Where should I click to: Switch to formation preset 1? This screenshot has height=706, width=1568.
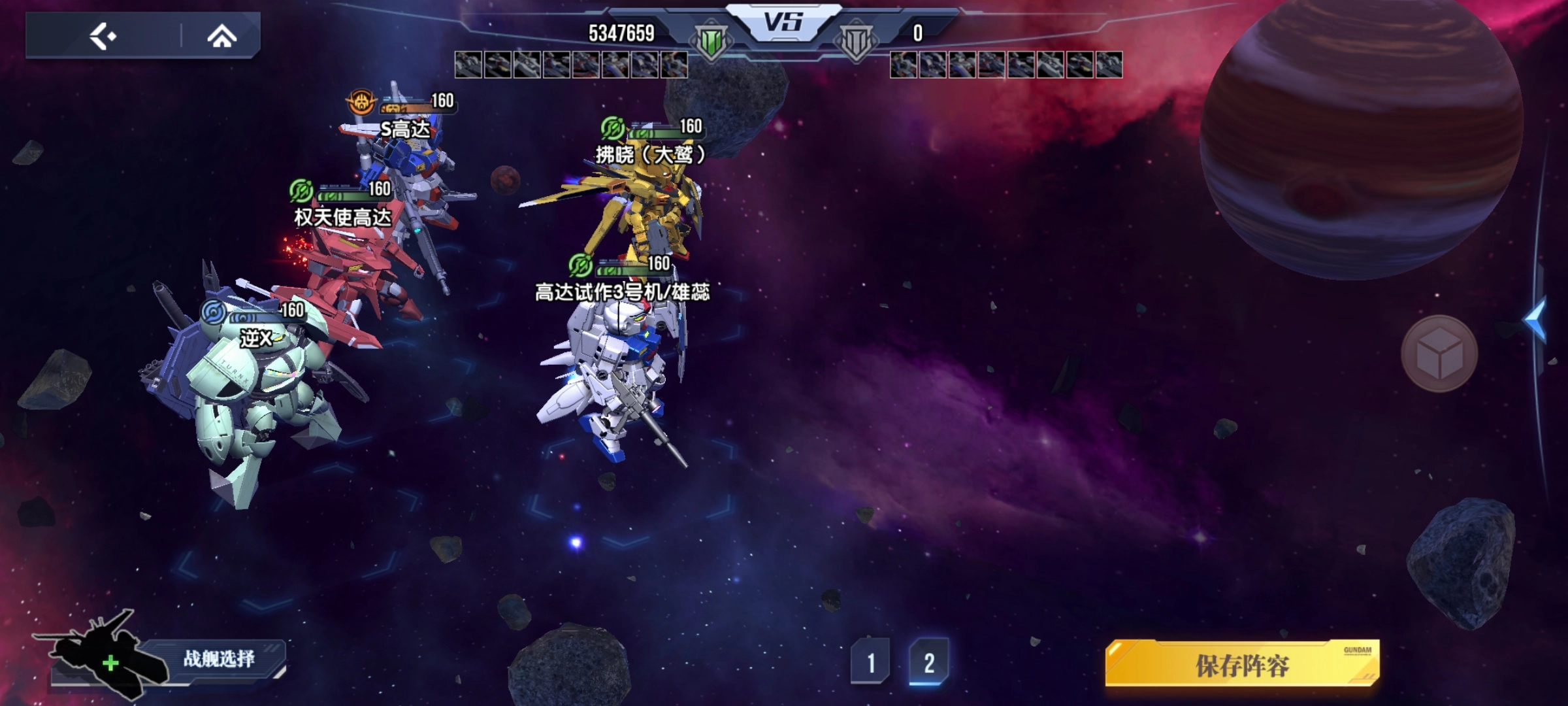(870, 663)
